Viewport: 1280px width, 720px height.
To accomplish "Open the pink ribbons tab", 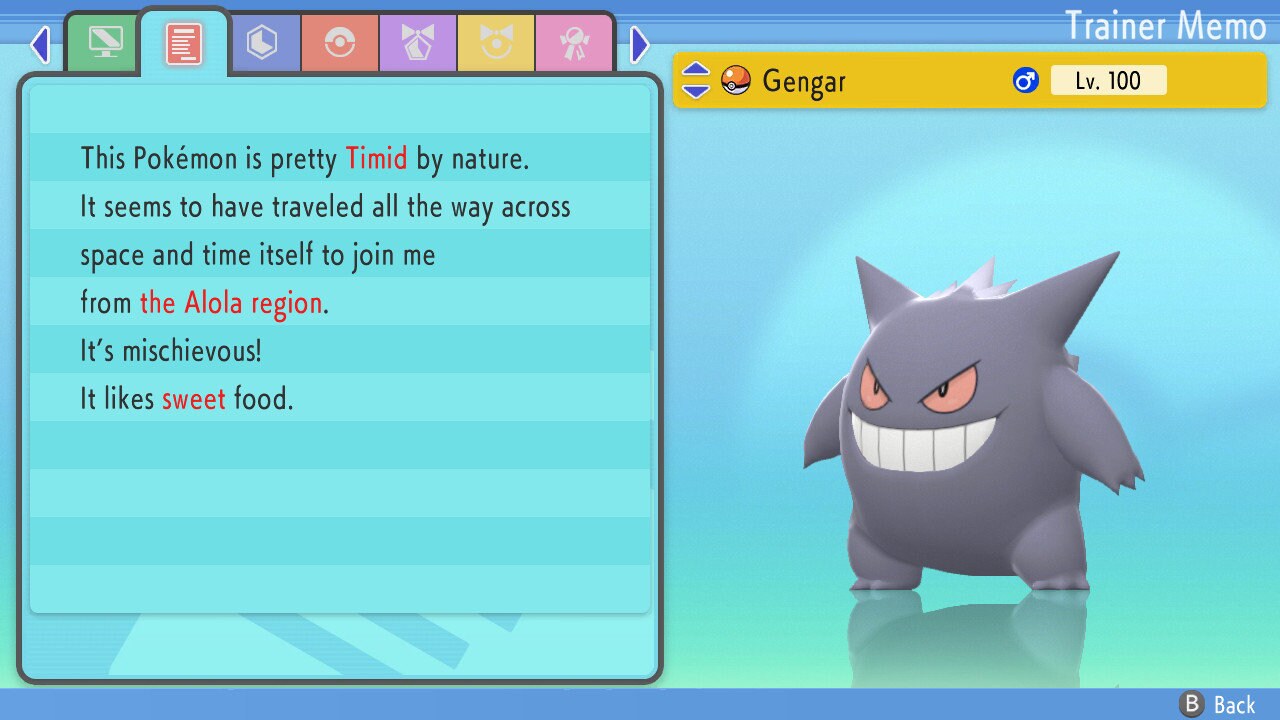I will pyautogui.click(x=574, y=44).
